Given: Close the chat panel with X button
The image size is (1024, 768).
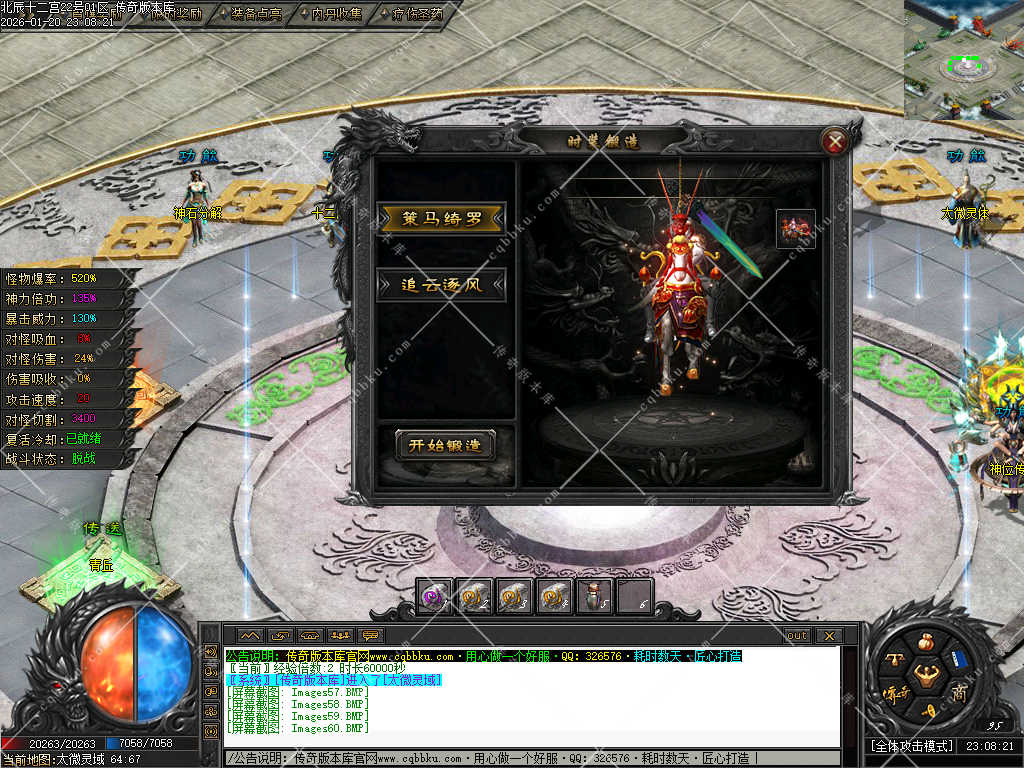Looking at the screenshot, I should click(828, 635).
